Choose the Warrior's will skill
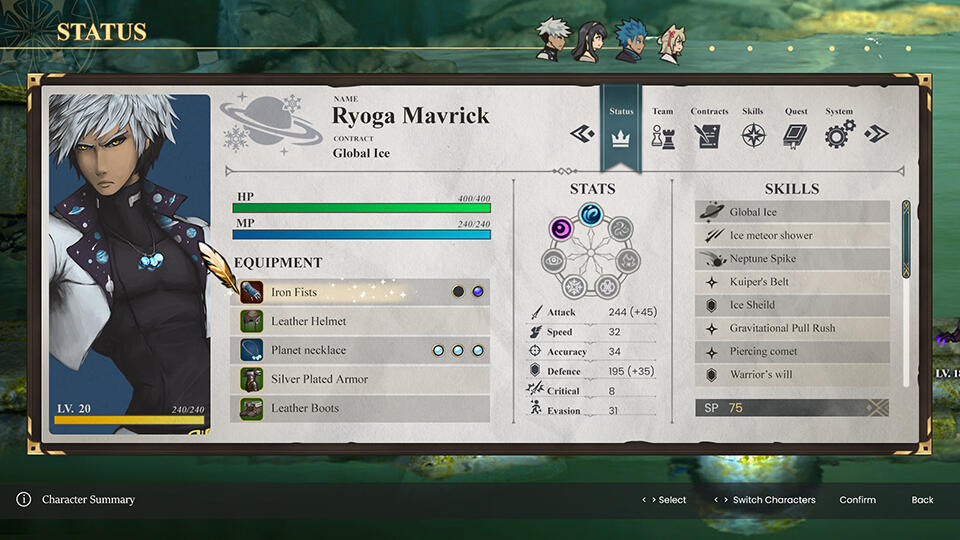960x540 pixels. pos(792,374)
